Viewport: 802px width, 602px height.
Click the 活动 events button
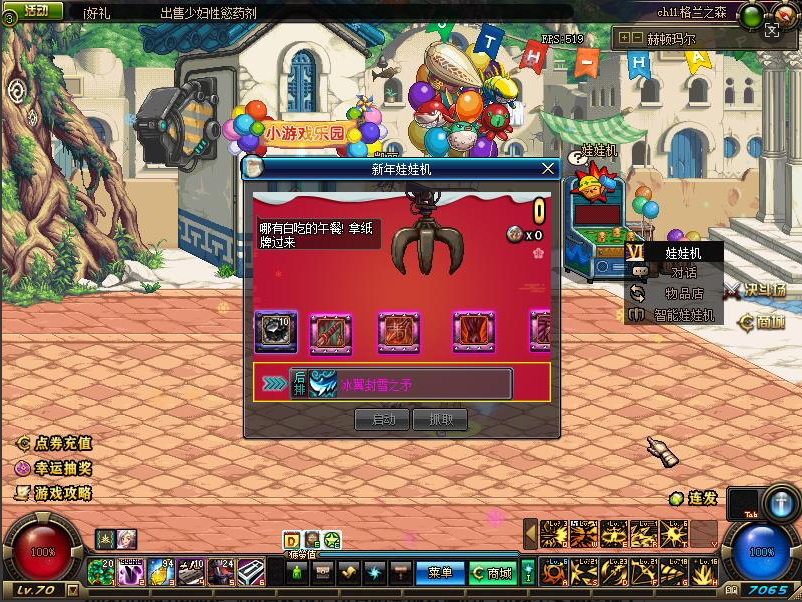(x=34, y=10)
